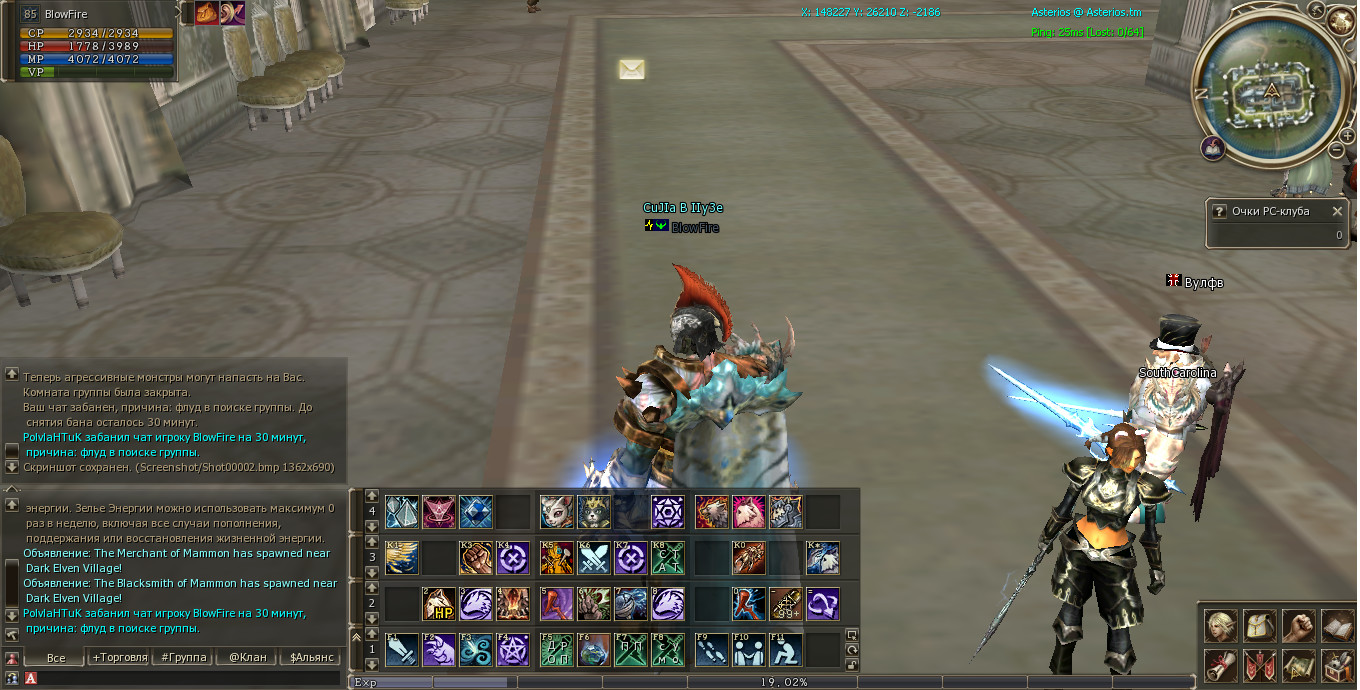Switch to the @Клан chat tab
Image resolution: width=1360 pixels, height=690 pixels.
point(247,657)
